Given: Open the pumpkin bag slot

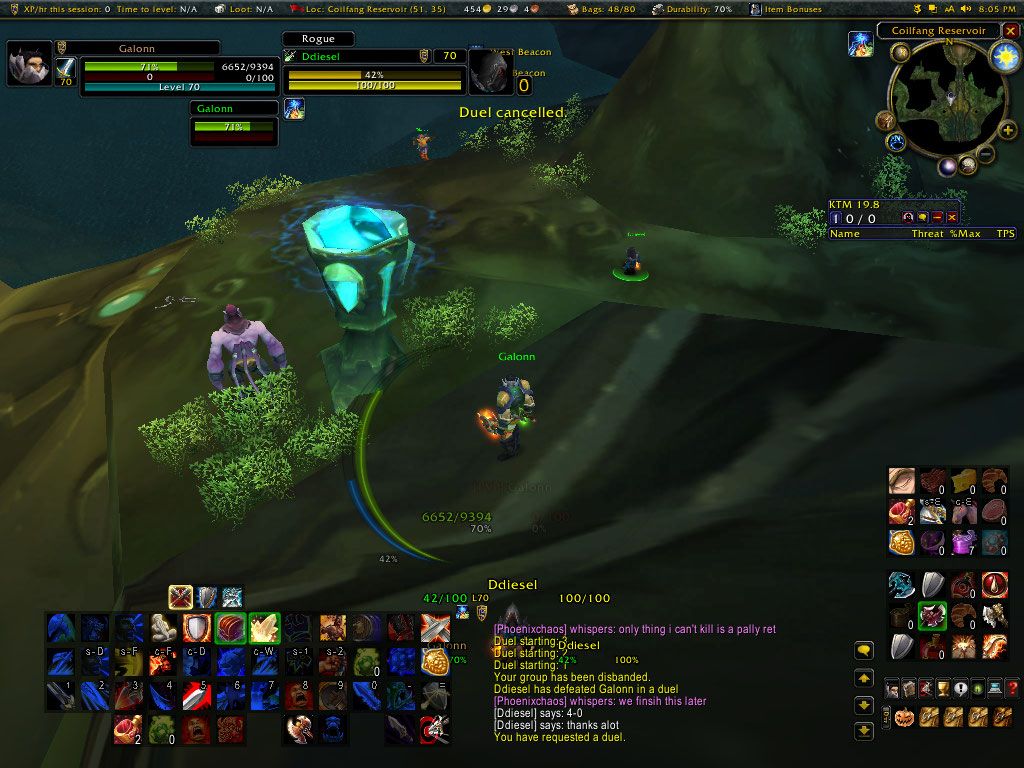Looking at the screenshot, I should click(x=905, y=717).
